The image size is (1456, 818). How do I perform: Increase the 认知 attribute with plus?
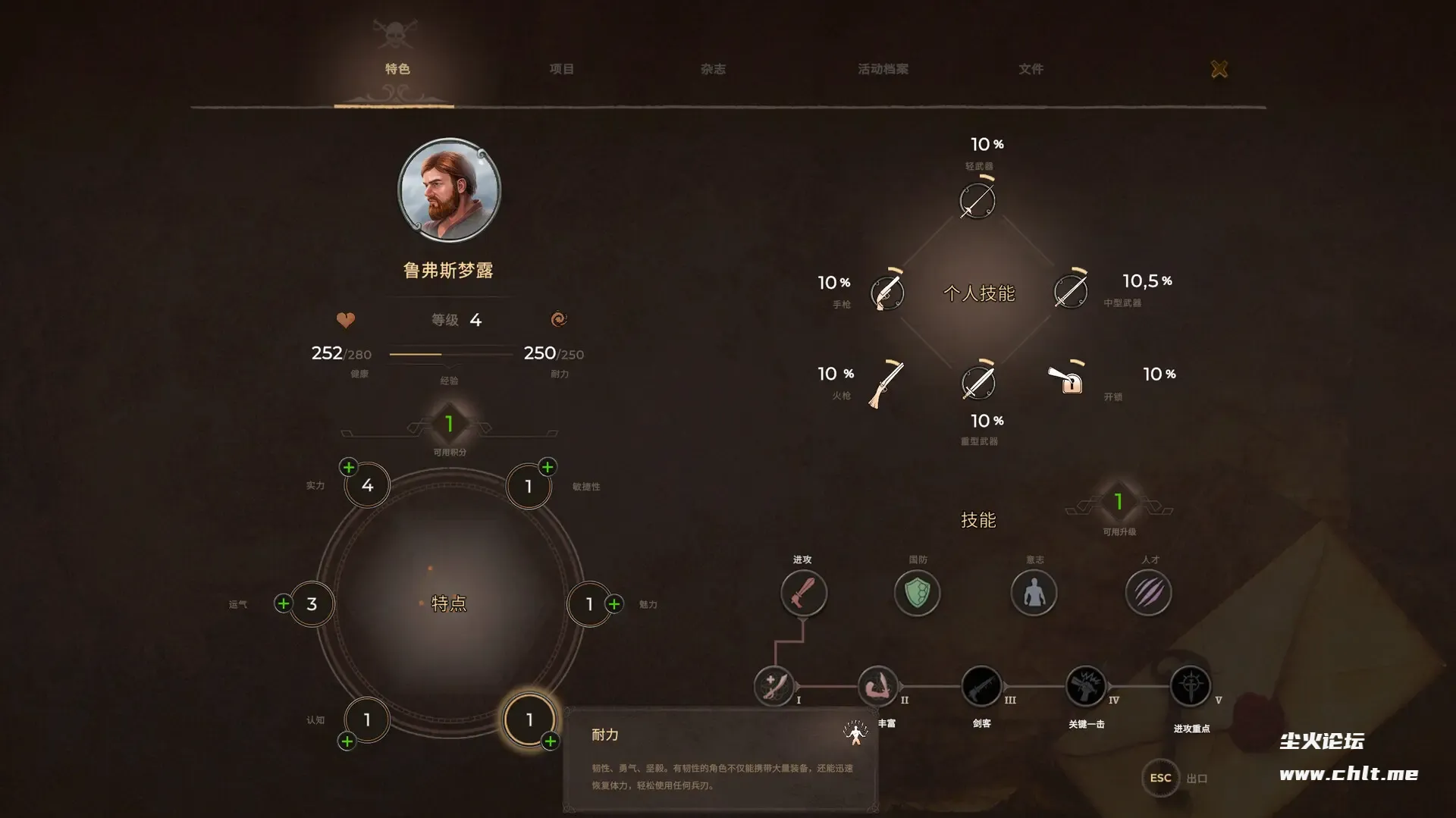tap(347, 741)
